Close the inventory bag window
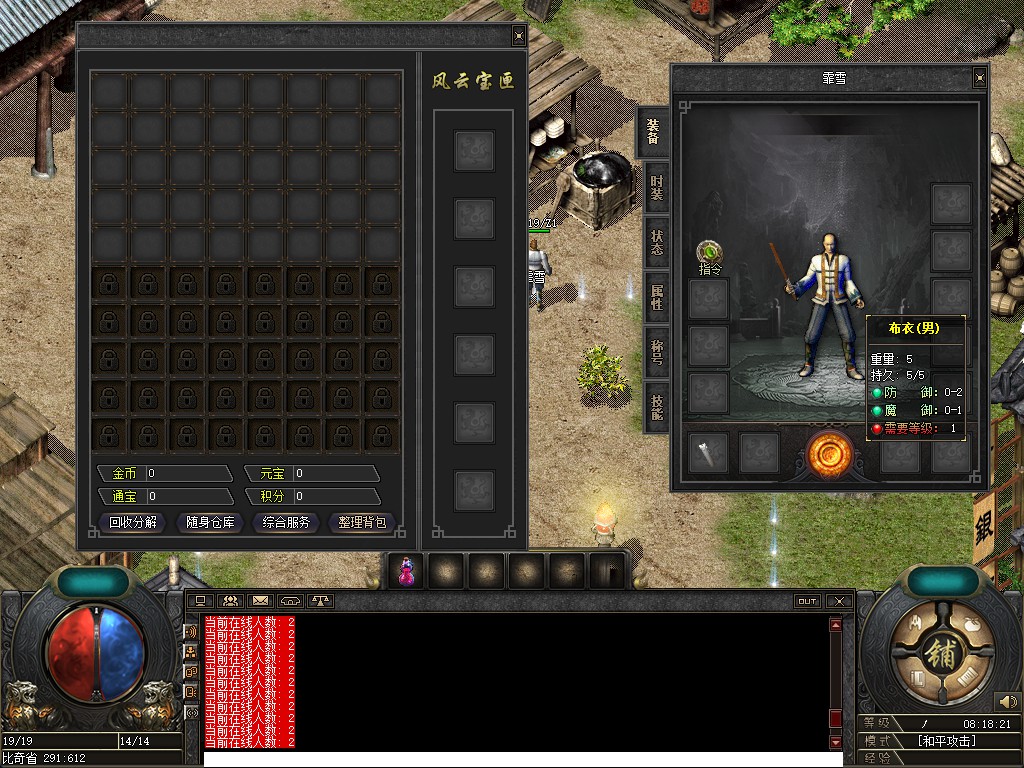This screenshot has height=768, width=1024. (518, 36)
